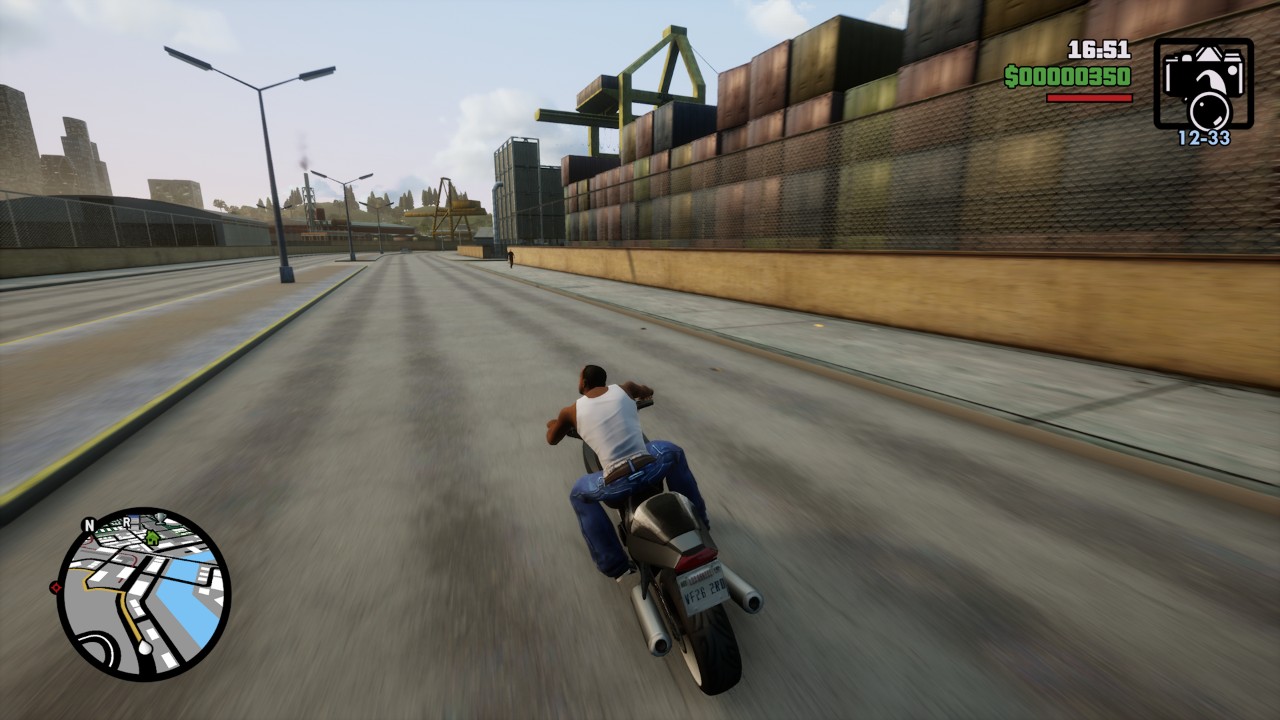This screenshot has height=720, width=1280.
Task: Select the red destination marker on minimap edge
Action: tap(54, 587)
